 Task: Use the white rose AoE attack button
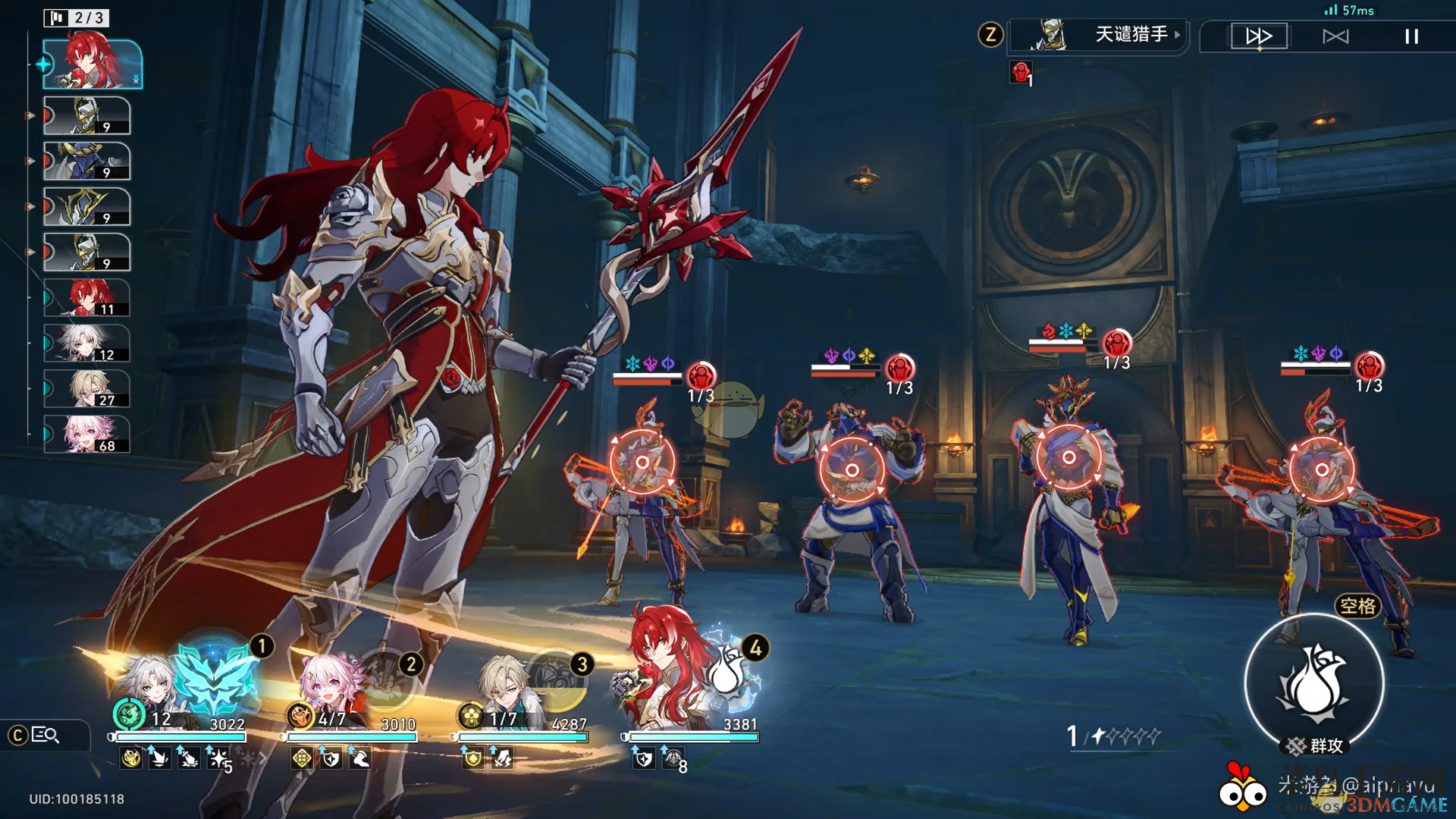coord(1314,682)
